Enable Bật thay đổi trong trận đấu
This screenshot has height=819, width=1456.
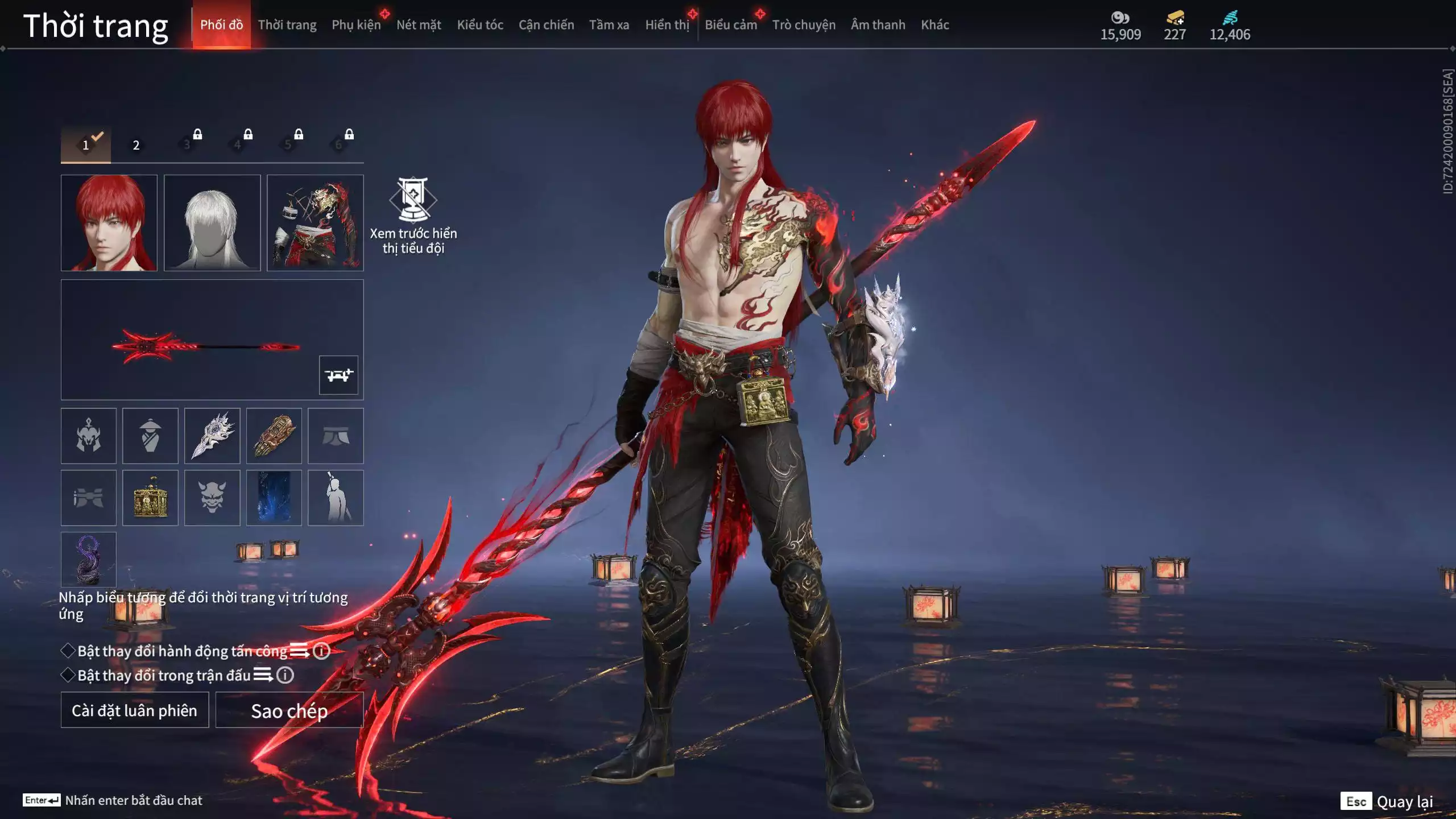coord(68,675)
